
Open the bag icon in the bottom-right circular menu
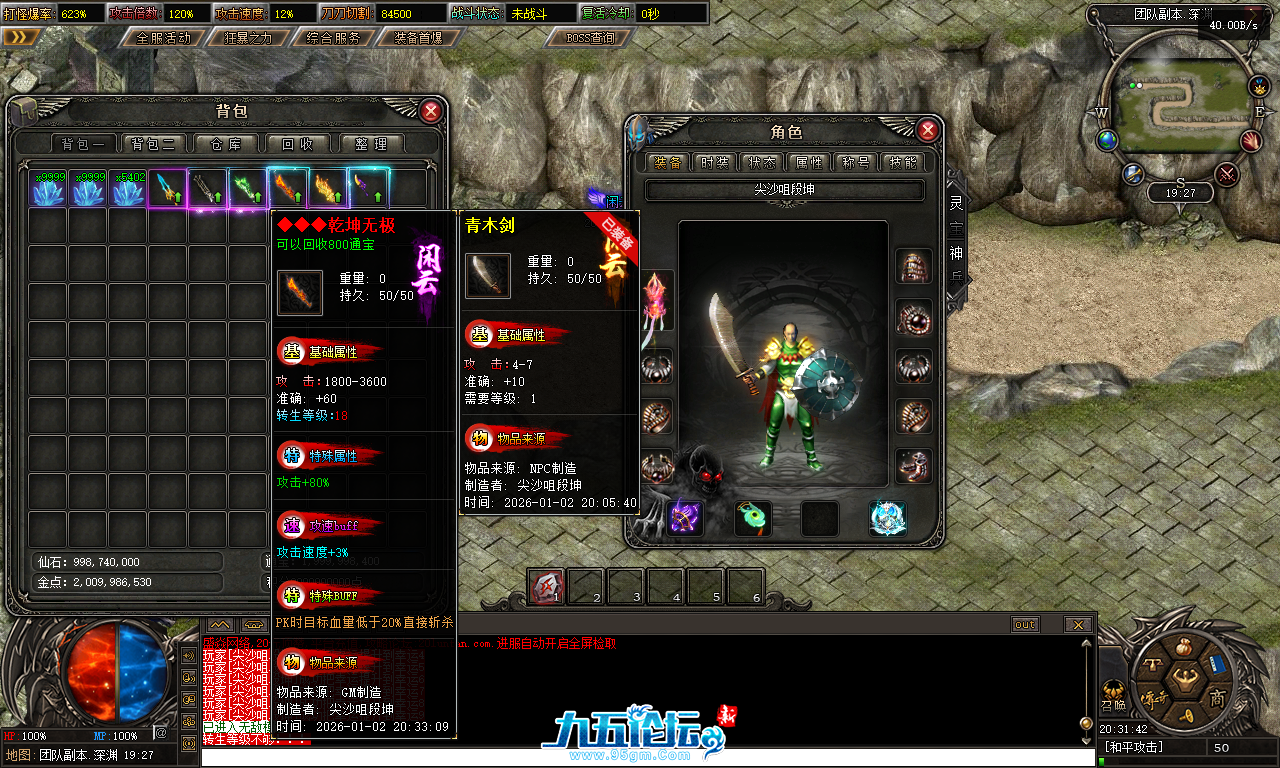pyautogui.click(x=1183, y=646)
